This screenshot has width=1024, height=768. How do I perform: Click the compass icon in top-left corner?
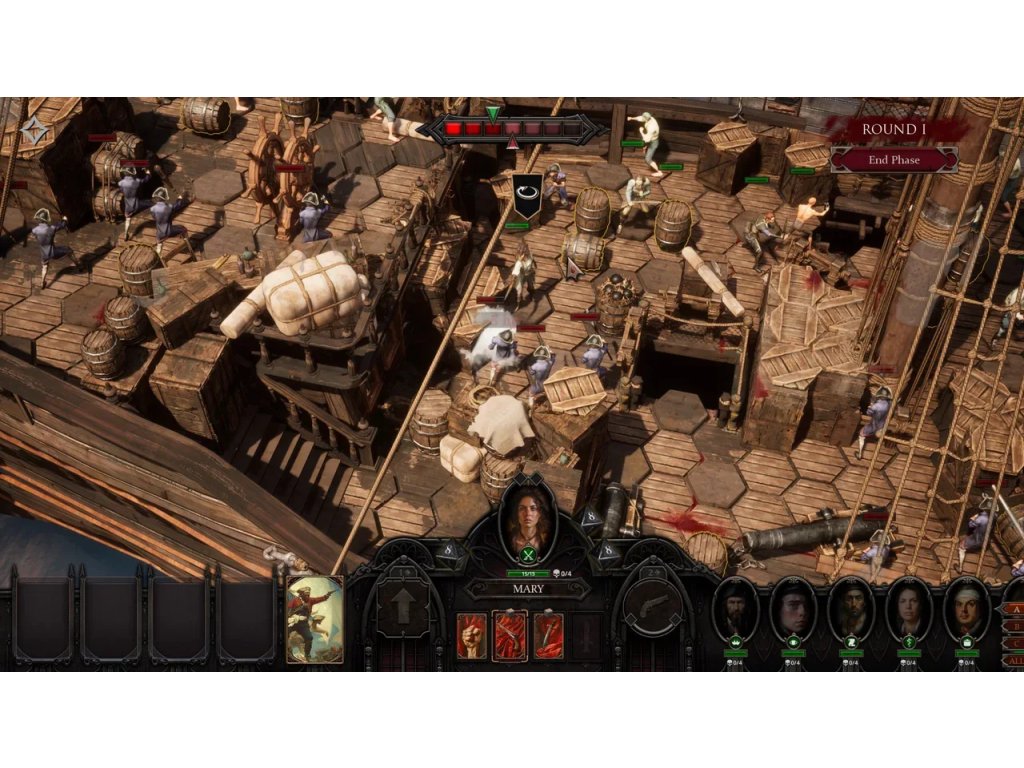35,130
